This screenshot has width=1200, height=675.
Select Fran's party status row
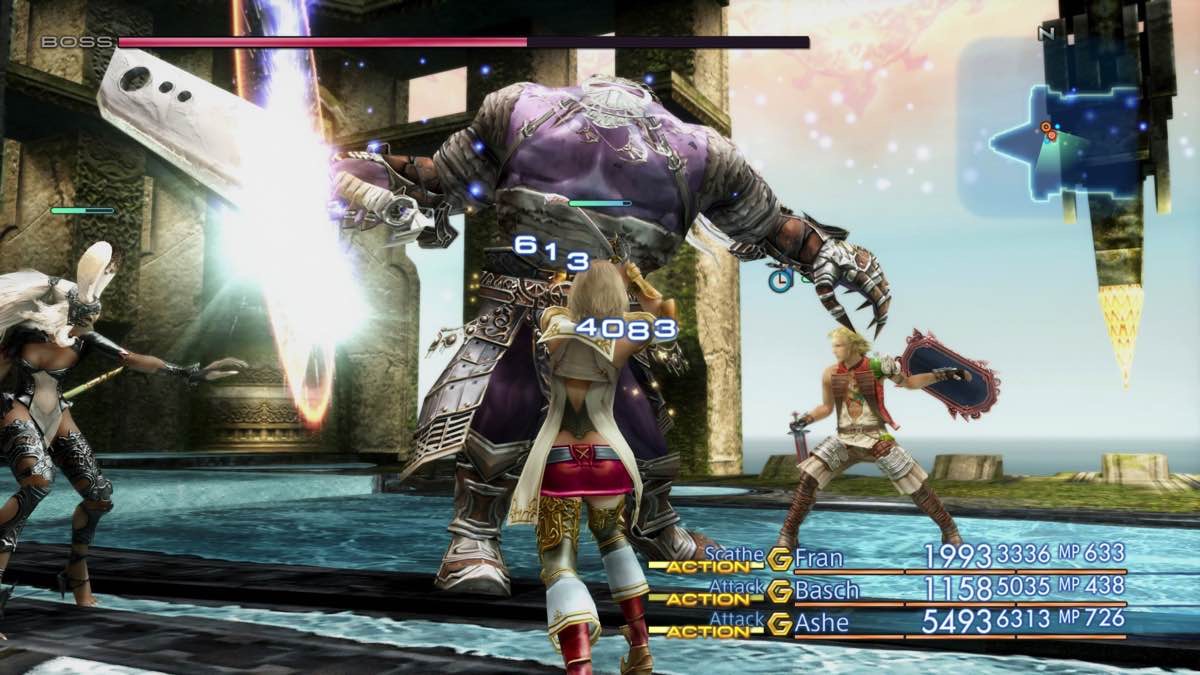pyautogui.click(x=890, y=557)
